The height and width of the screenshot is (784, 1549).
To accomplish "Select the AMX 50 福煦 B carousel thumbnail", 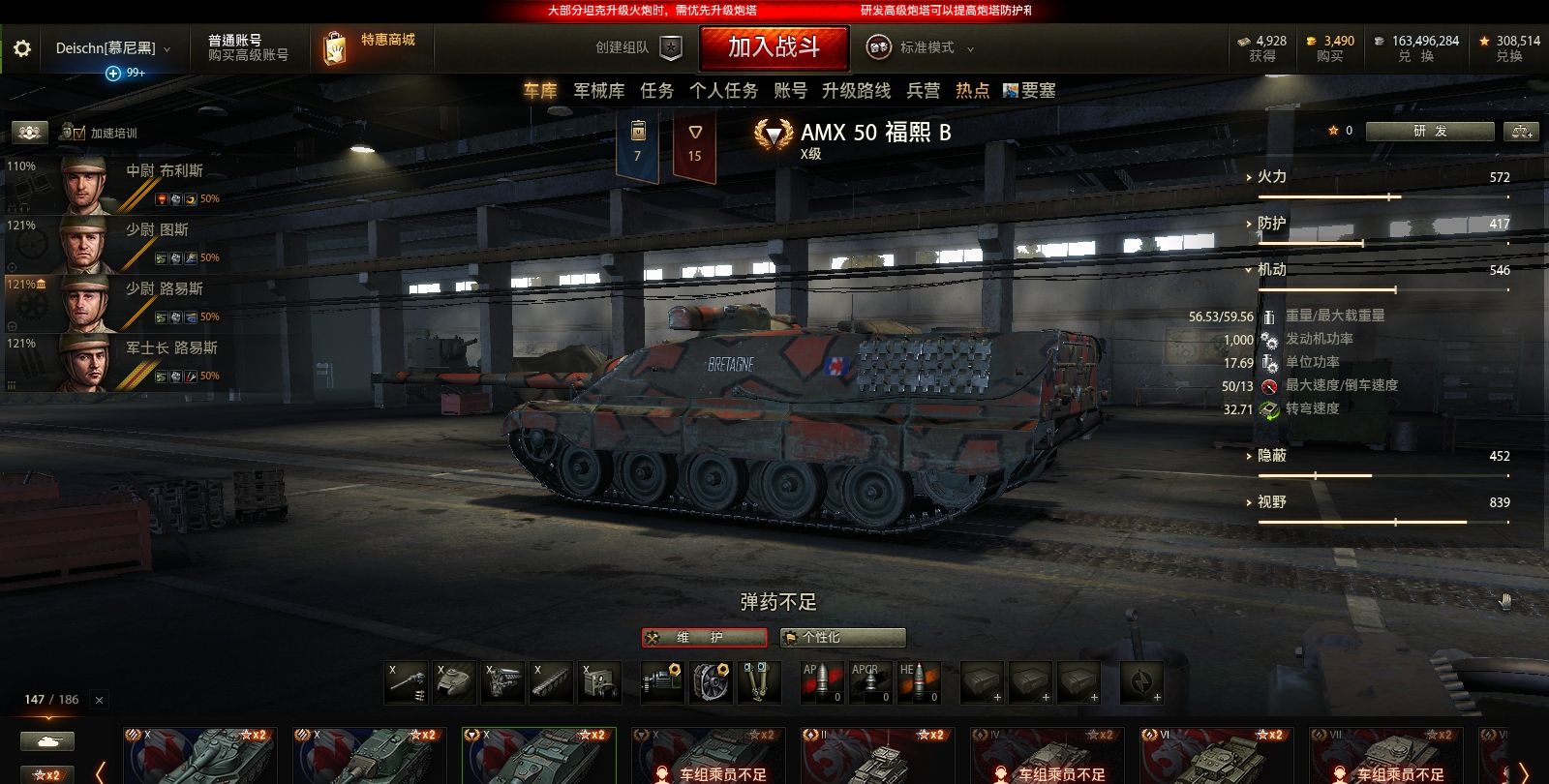I will pyautogui.click(x=538, y=755).
